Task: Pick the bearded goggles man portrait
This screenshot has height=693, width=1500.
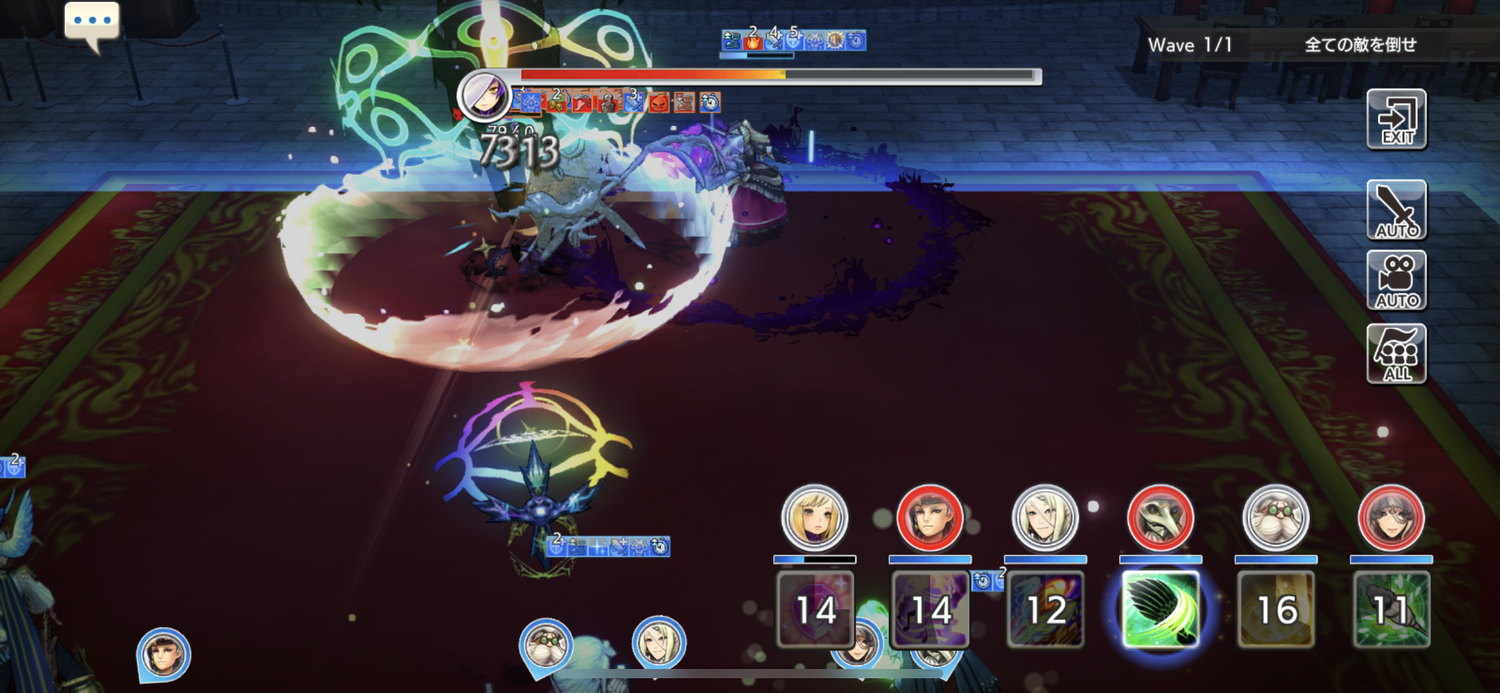Action: pos(1276,518)
